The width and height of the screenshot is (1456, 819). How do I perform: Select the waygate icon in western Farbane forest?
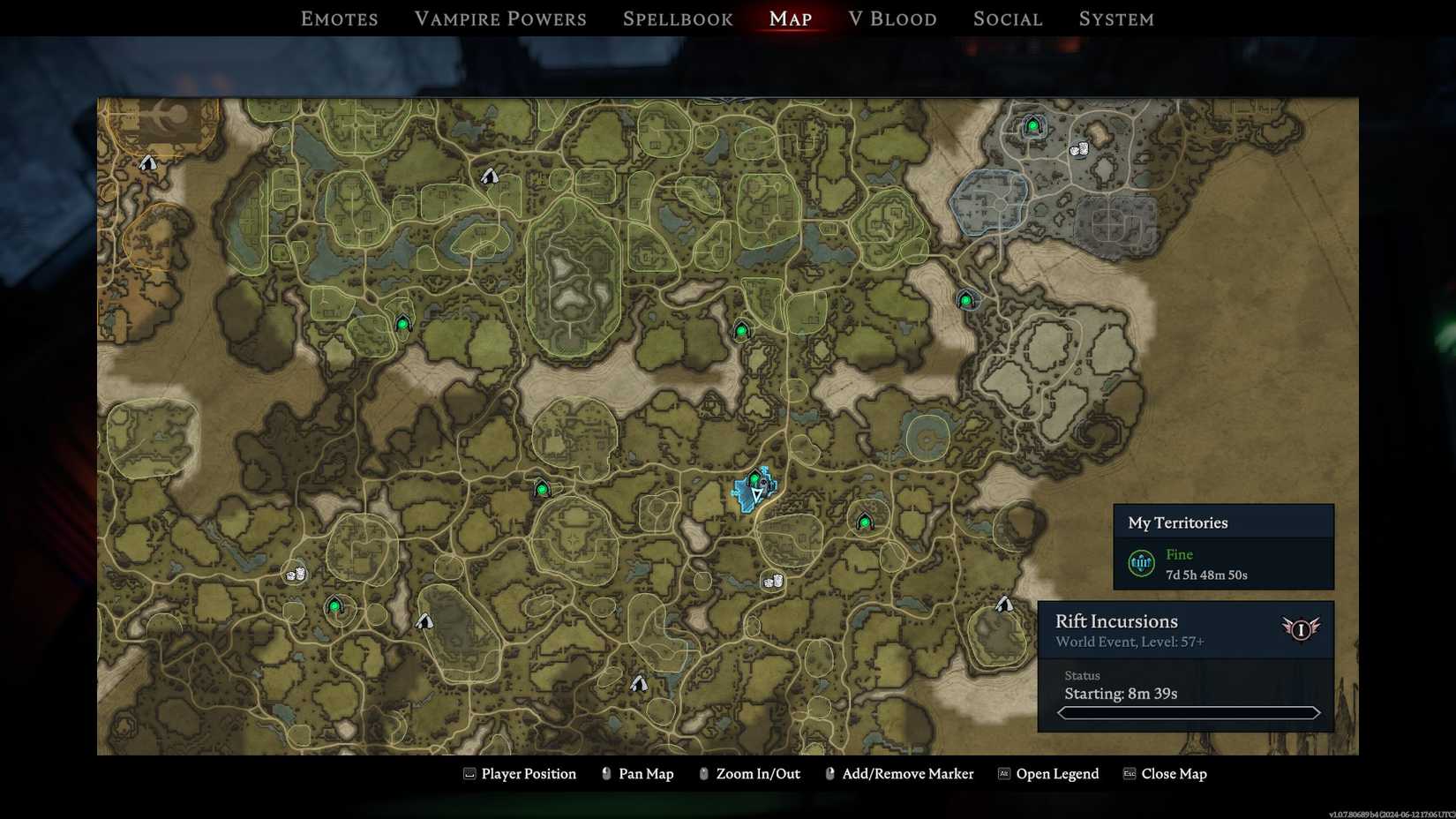coord(403,323)
